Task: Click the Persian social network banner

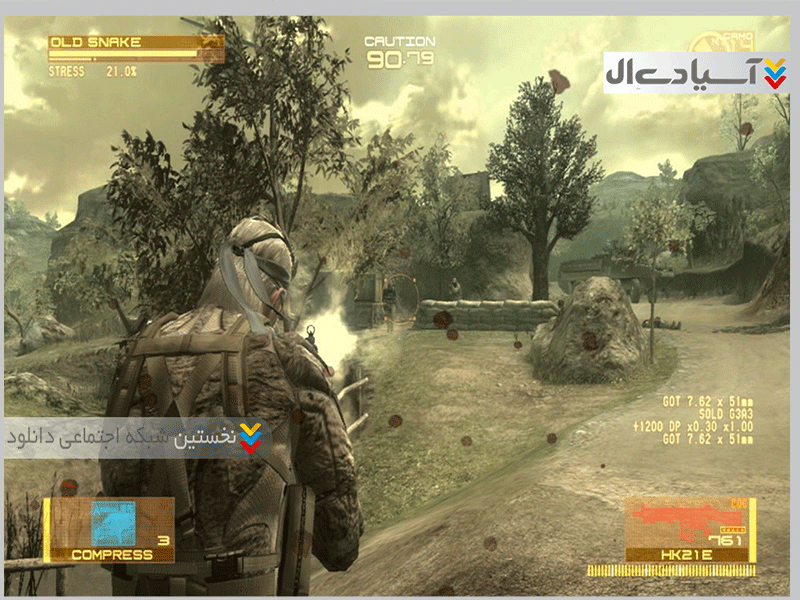Action: coord(135,438)
